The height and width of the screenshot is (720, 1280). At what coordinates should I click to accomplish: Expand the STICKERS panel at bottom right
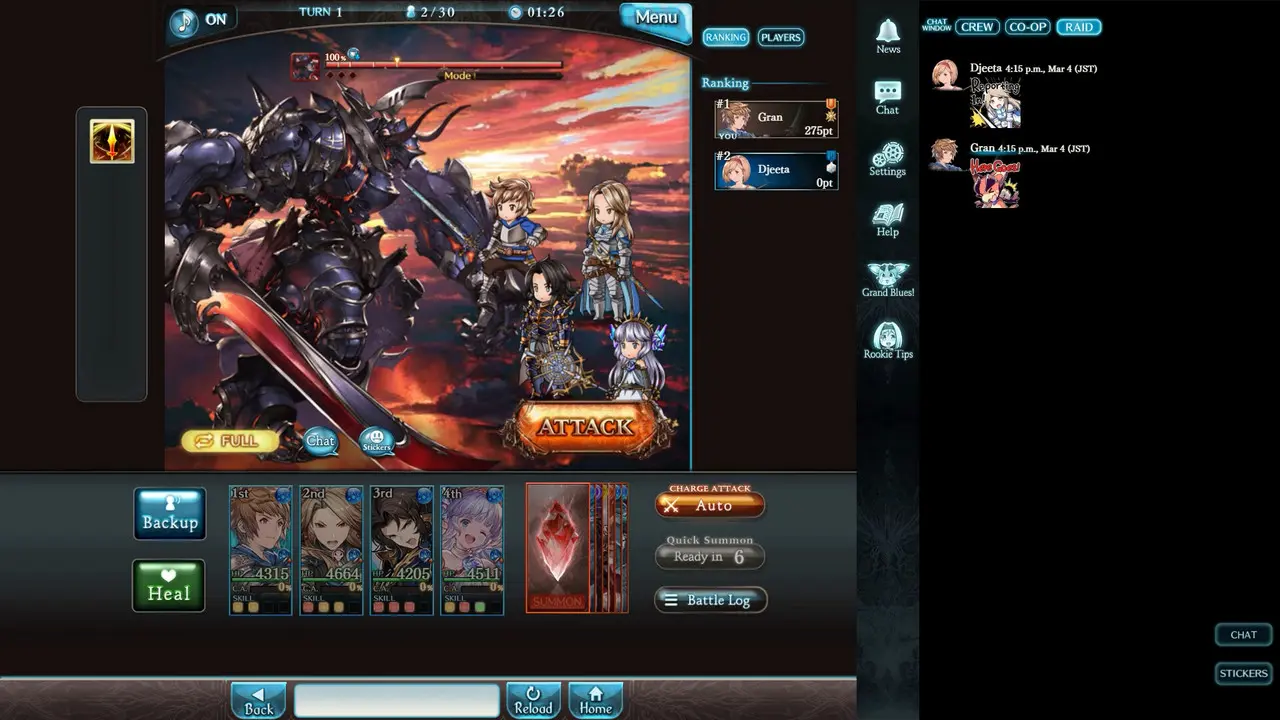pos(1242,673)
